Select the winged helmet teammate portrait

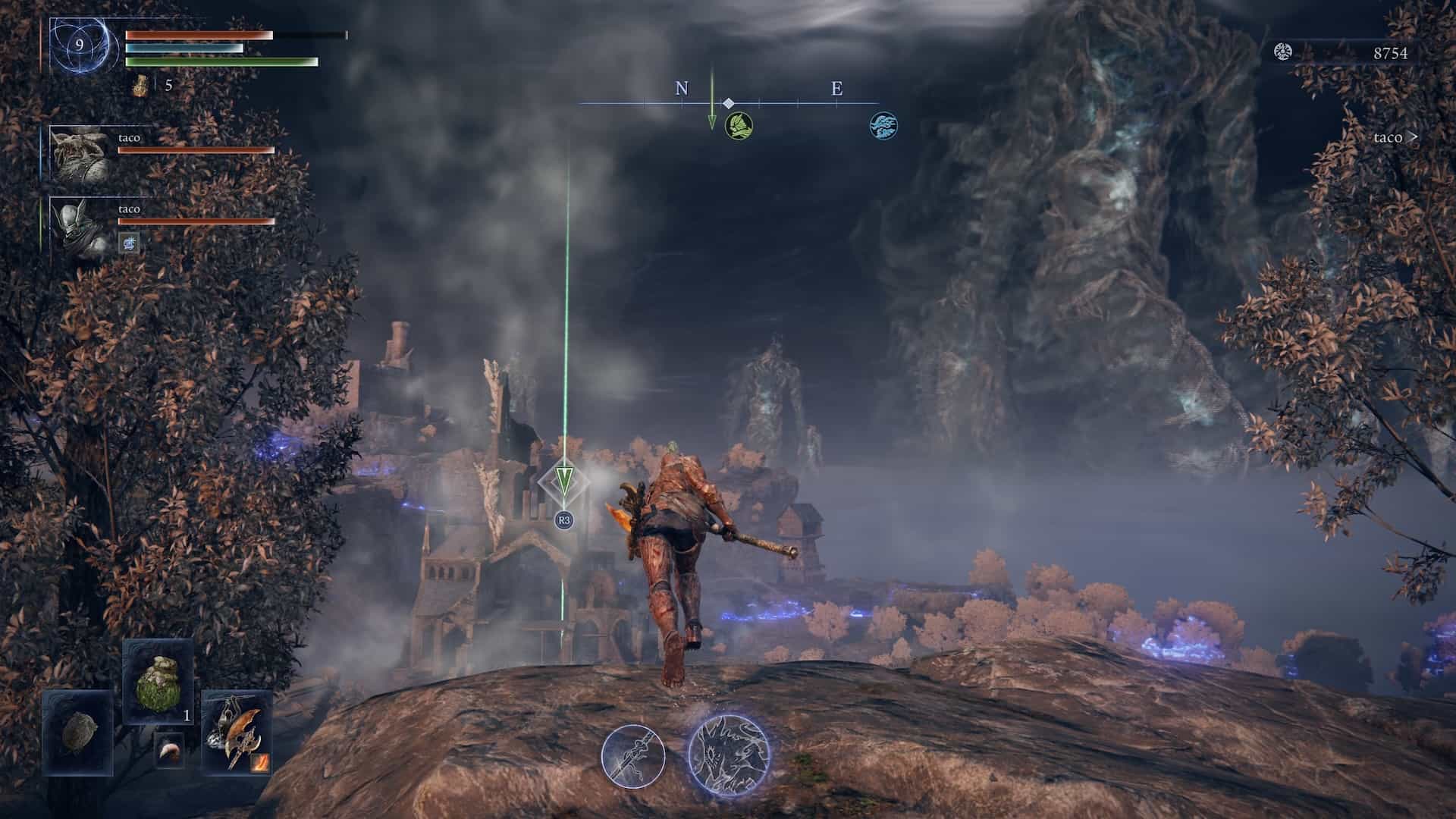click(x=80, y=224)
